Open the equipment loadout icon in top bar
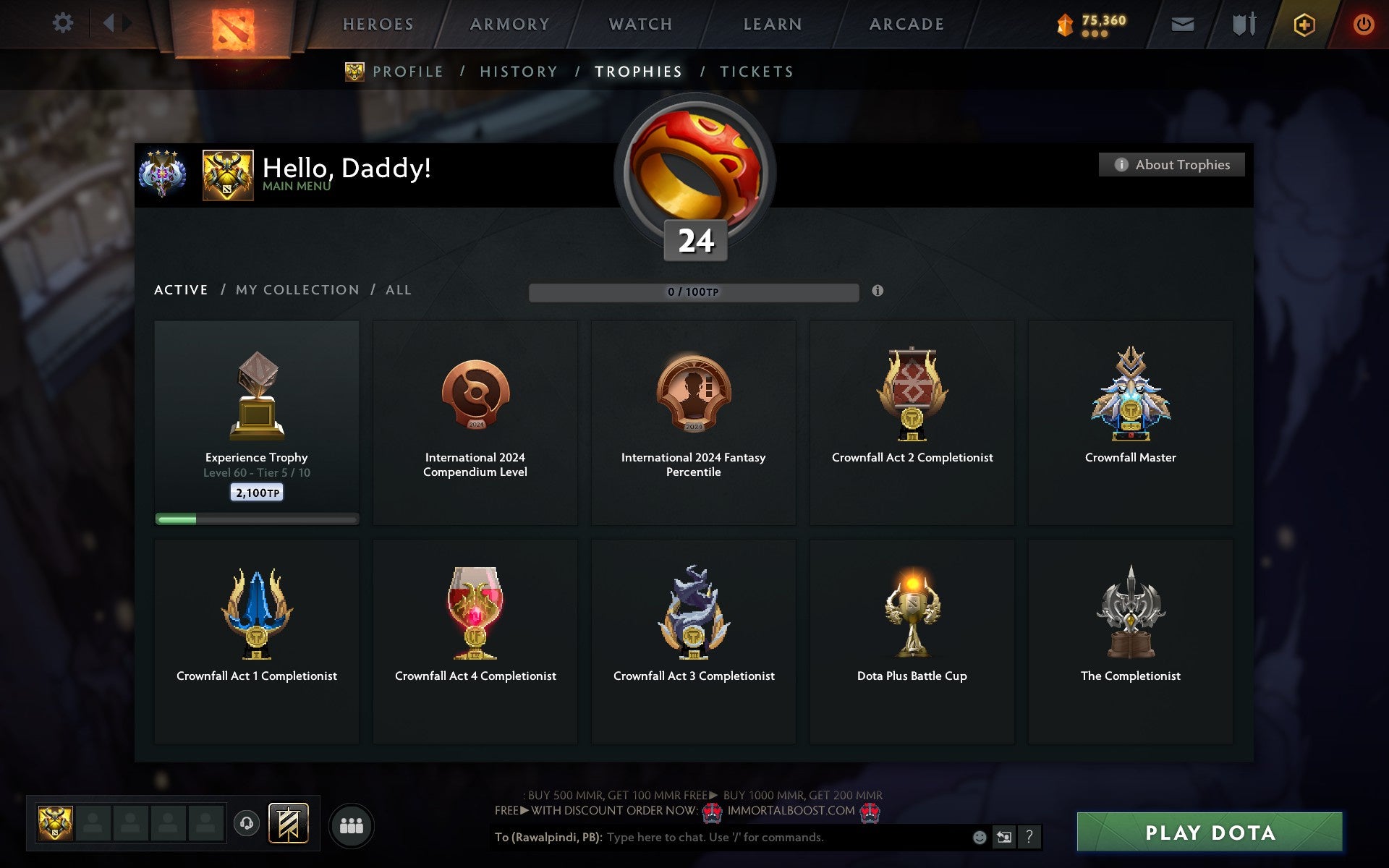Screen dimensions: 1389x868 (1241, 23)
